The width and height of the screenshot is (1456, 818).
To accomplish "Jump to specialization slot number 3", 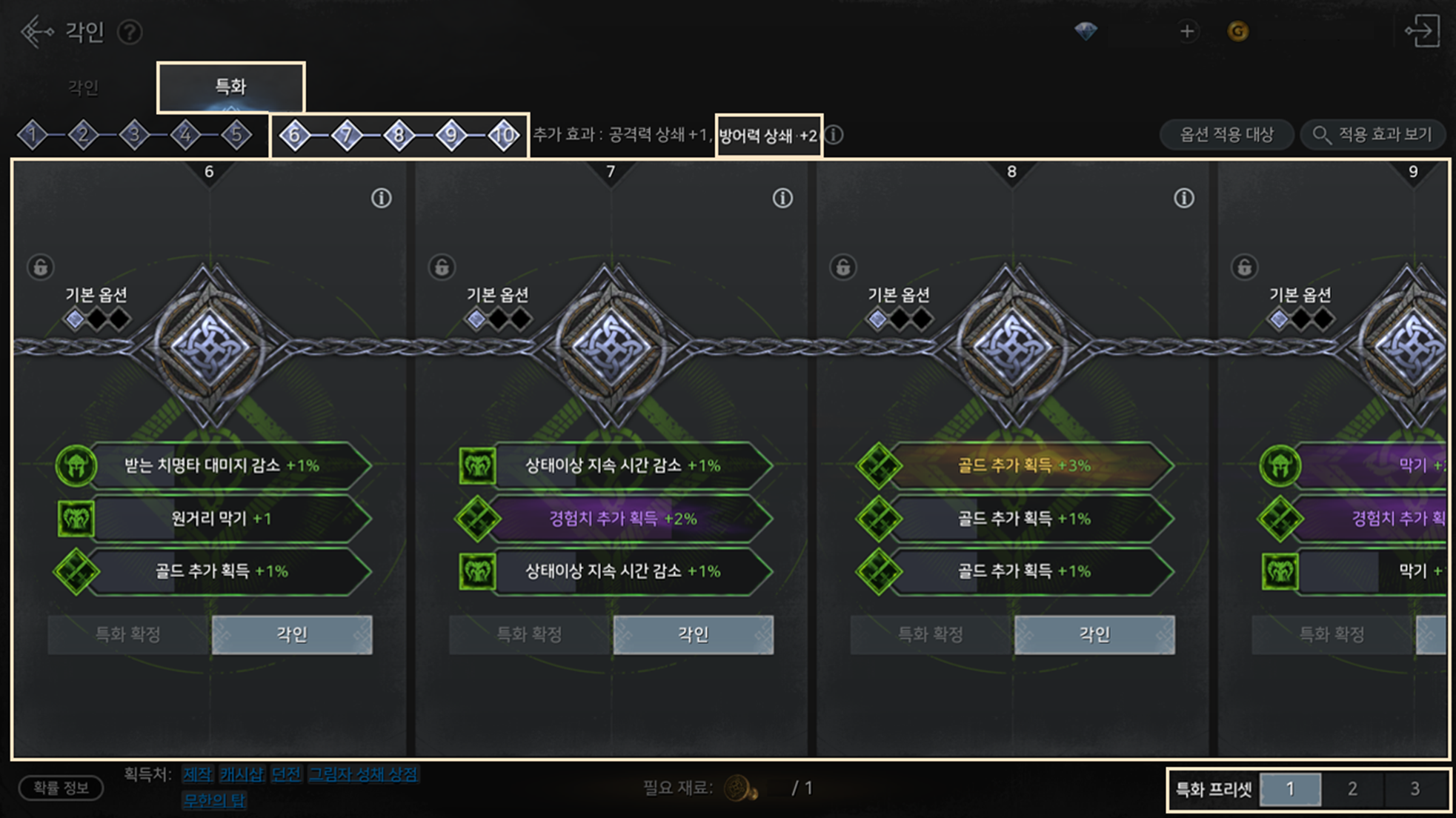I will [x=134, y=135].
